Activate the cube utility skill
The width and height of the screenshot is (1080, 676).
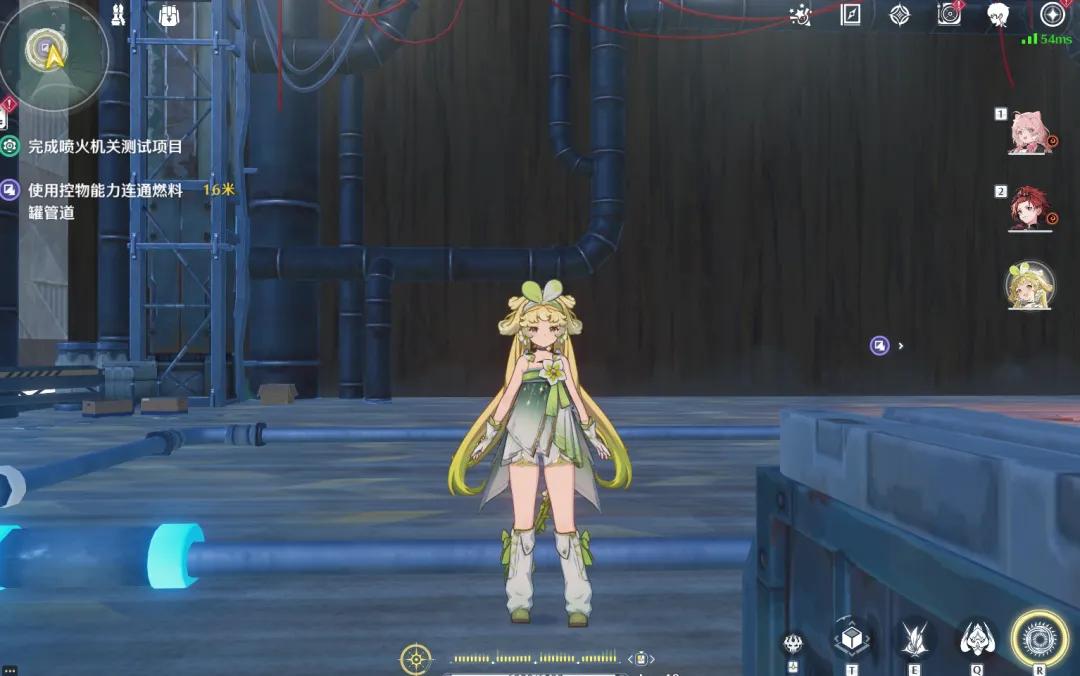[x=851, y=638]
